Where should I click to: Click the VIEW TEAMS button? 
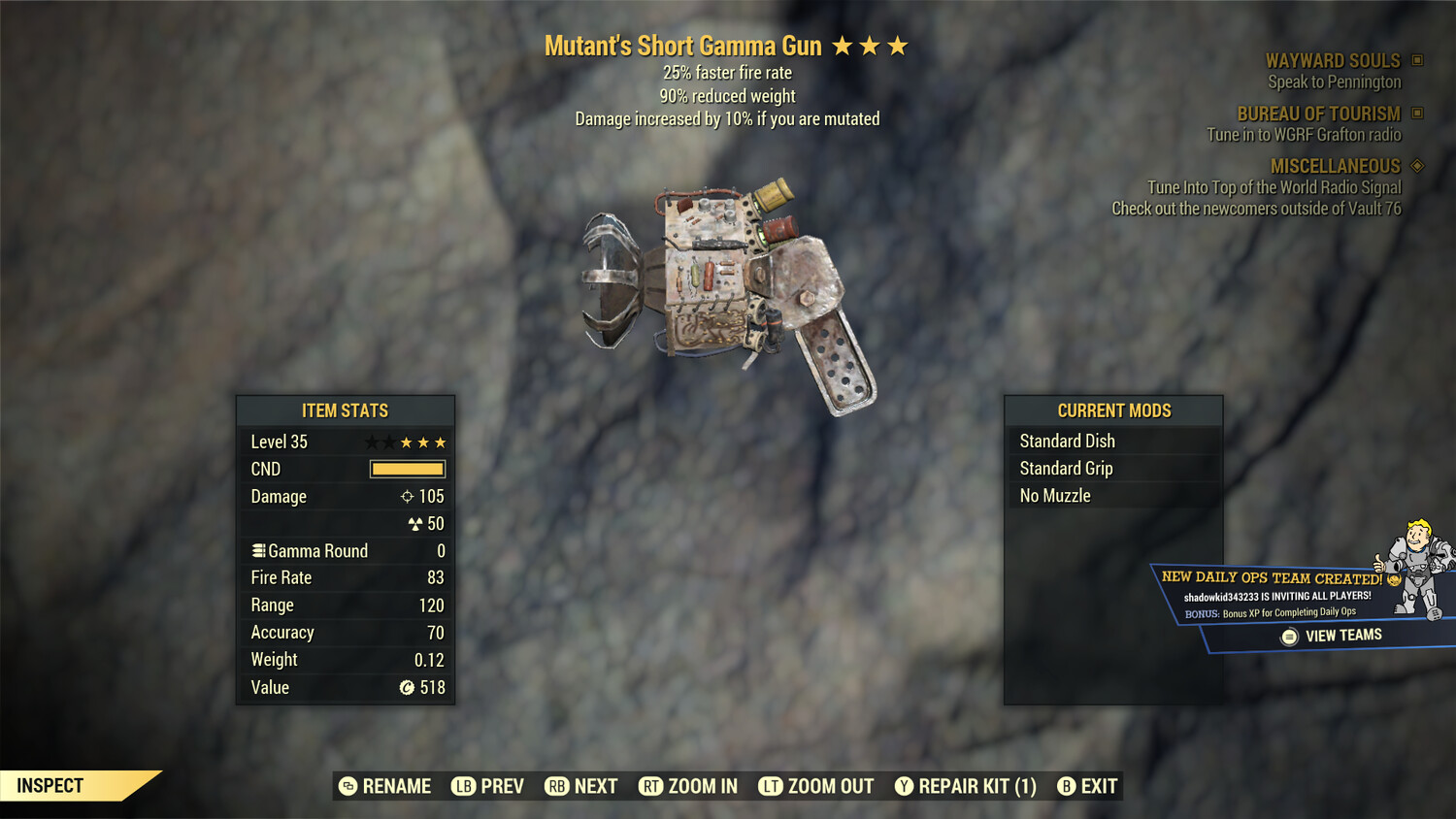click(1332, 635)
